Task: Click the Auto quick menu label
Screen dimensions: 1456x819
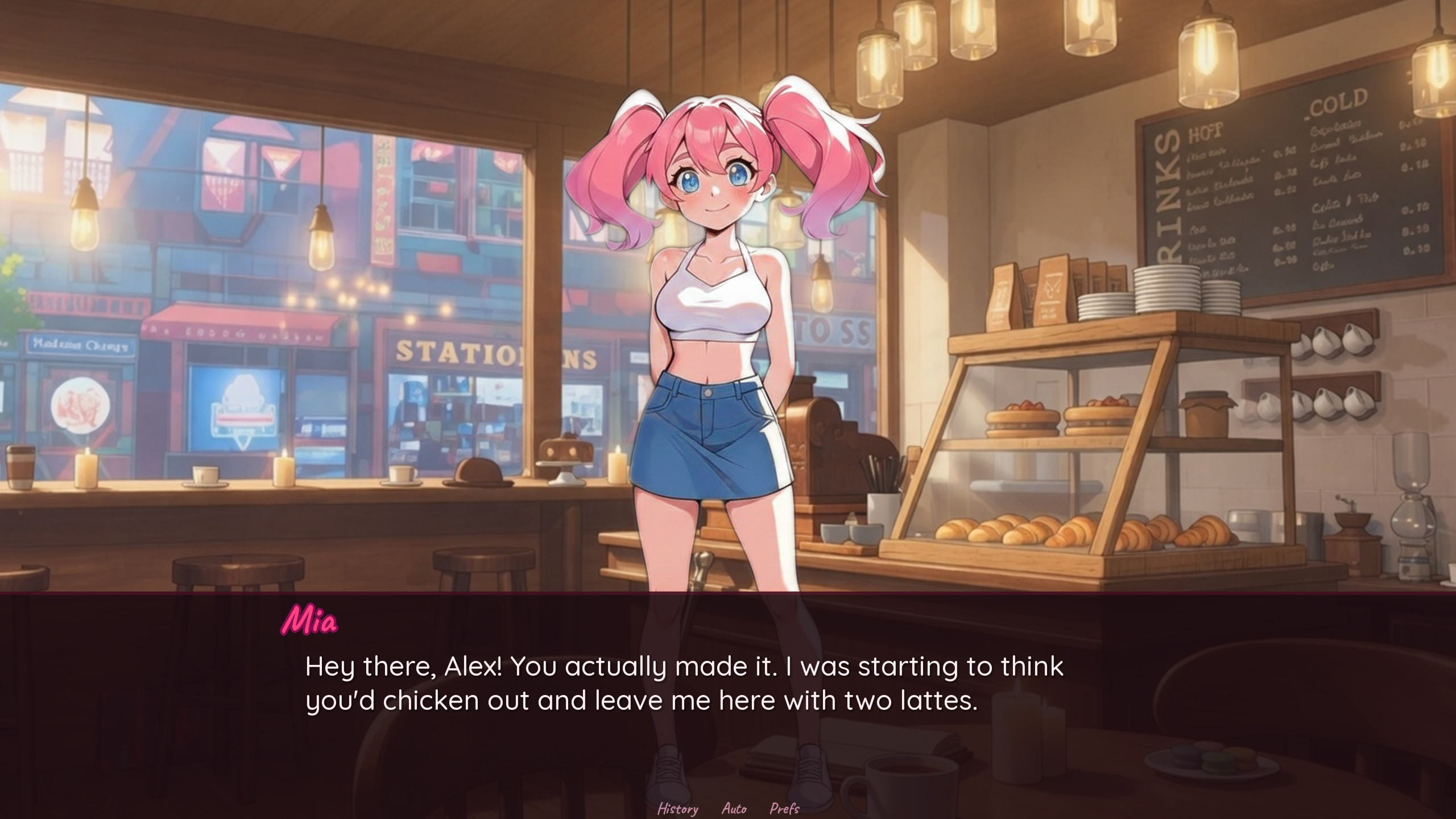Action: coord(735,808)
